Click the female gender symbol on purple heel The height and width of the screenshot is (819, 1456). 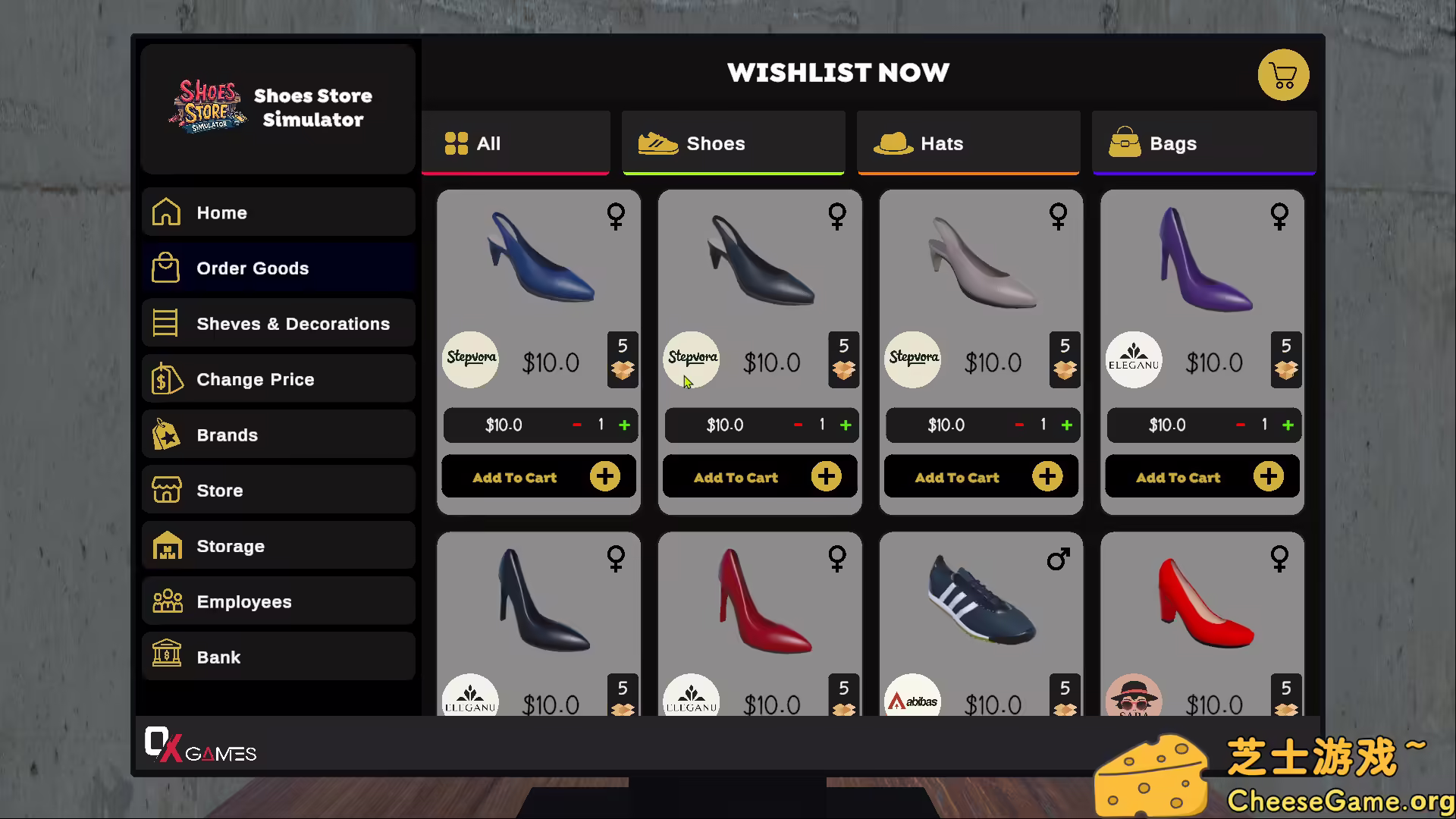(x=1279, y=216)
